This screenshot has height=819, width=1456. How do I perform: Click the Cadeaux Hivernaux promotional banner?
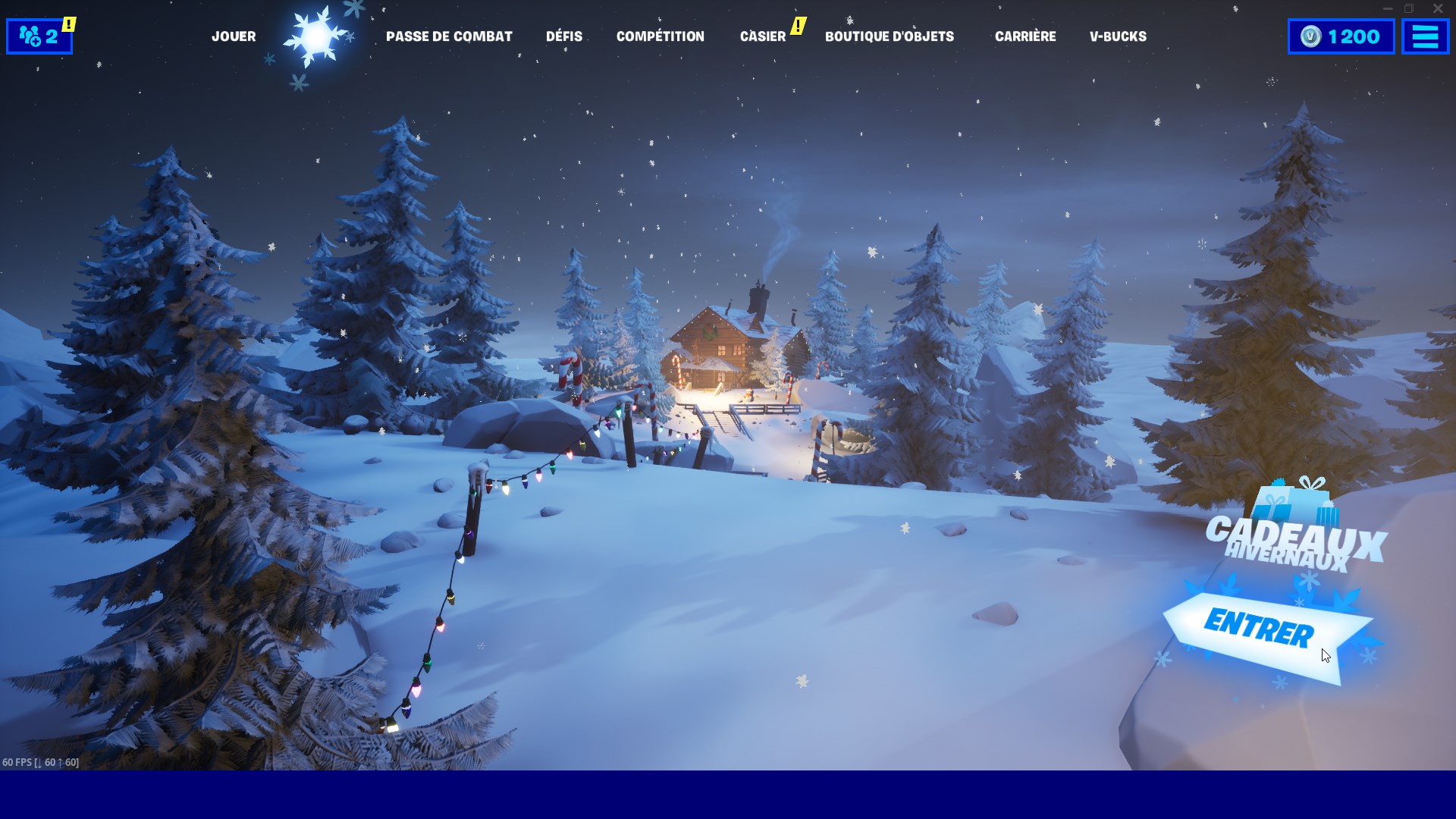point(1296,540)
